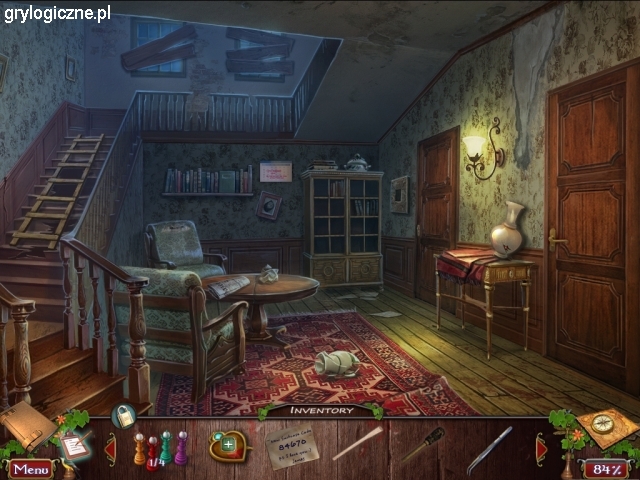This screenshot has height=480, width=640.
Task: Select the thin wooden stick item
Action: pos(357,443)
